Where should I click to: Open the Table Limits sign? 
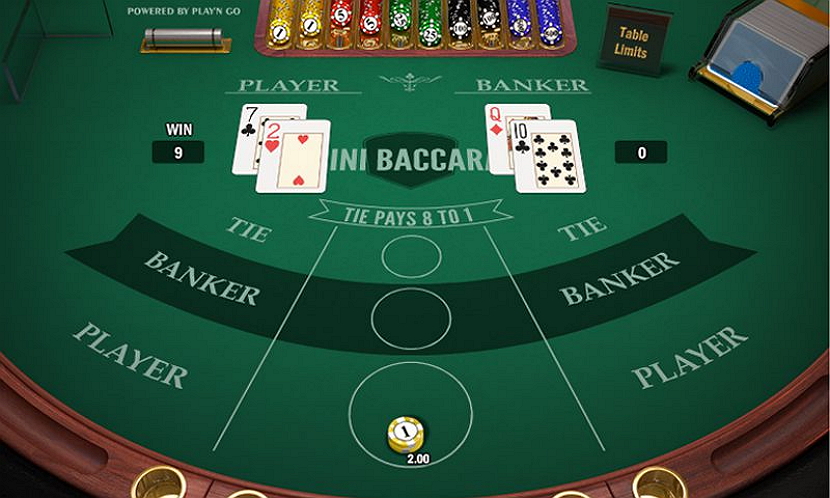[633, 40]
